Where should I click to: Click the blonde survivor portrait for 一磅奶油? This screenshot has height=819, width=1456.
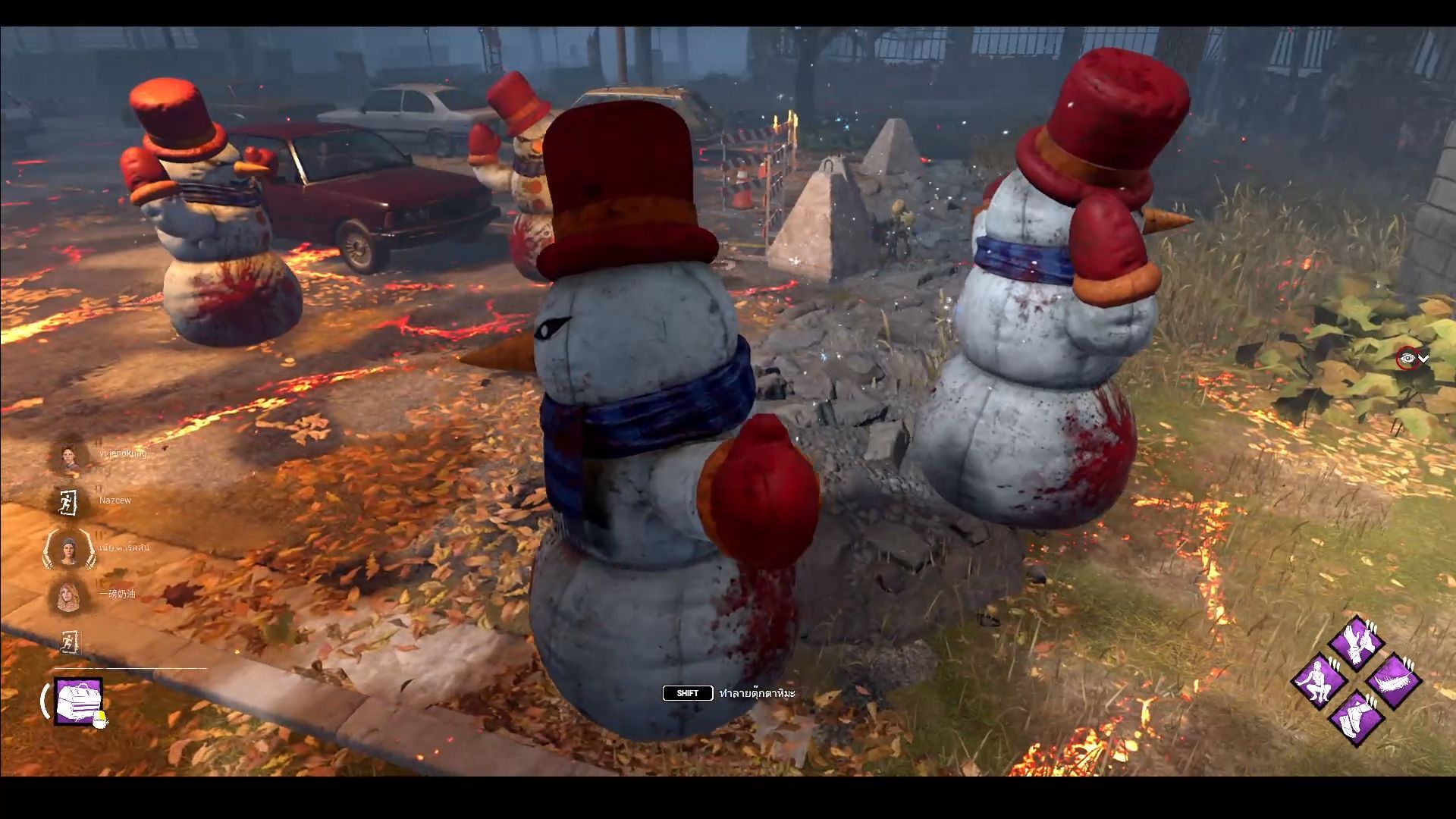click(x=69, y=595)
